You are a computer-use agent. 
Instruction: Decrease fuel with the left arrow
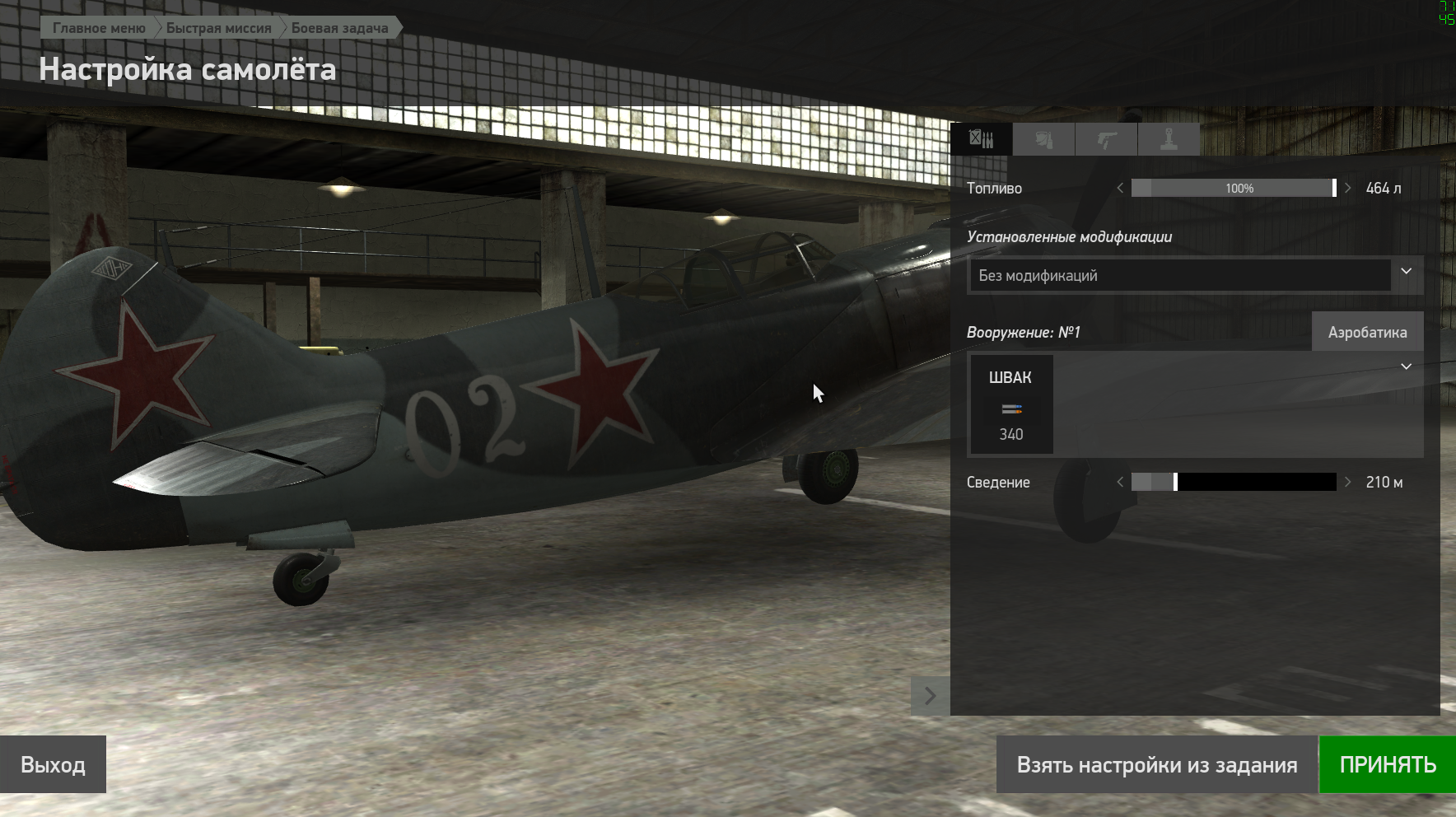pos(1120,189)
